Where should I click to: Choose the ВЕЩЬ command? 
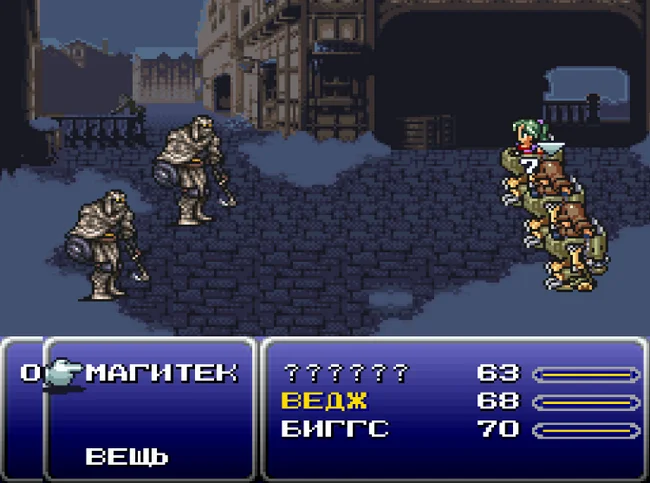pyautogui.click(x=126, y=457)
